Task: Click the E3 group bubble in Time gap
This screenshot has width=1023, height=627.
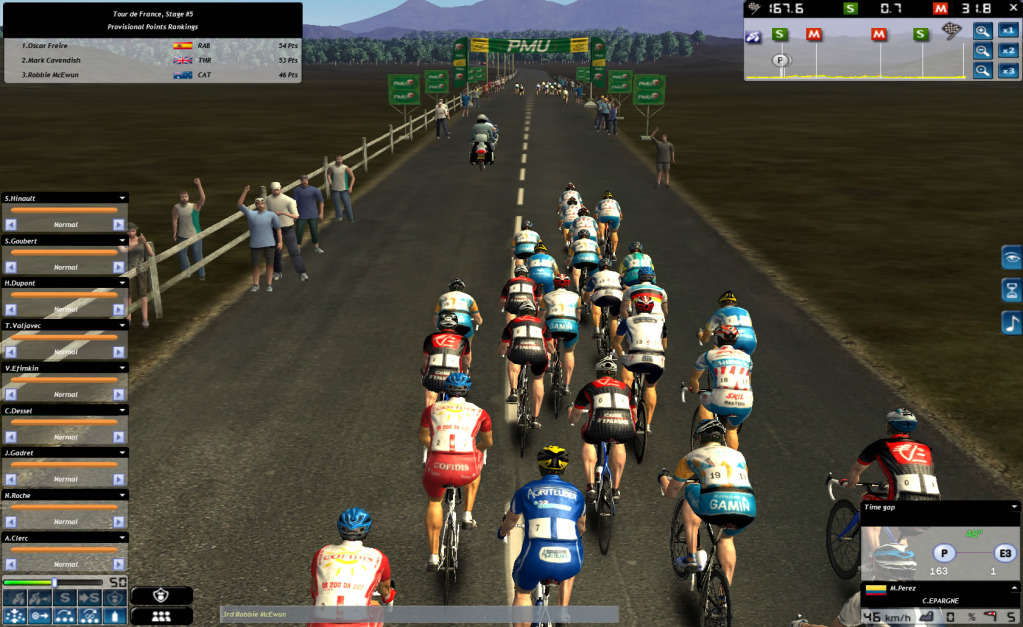Action: [x=1003, y=553]
